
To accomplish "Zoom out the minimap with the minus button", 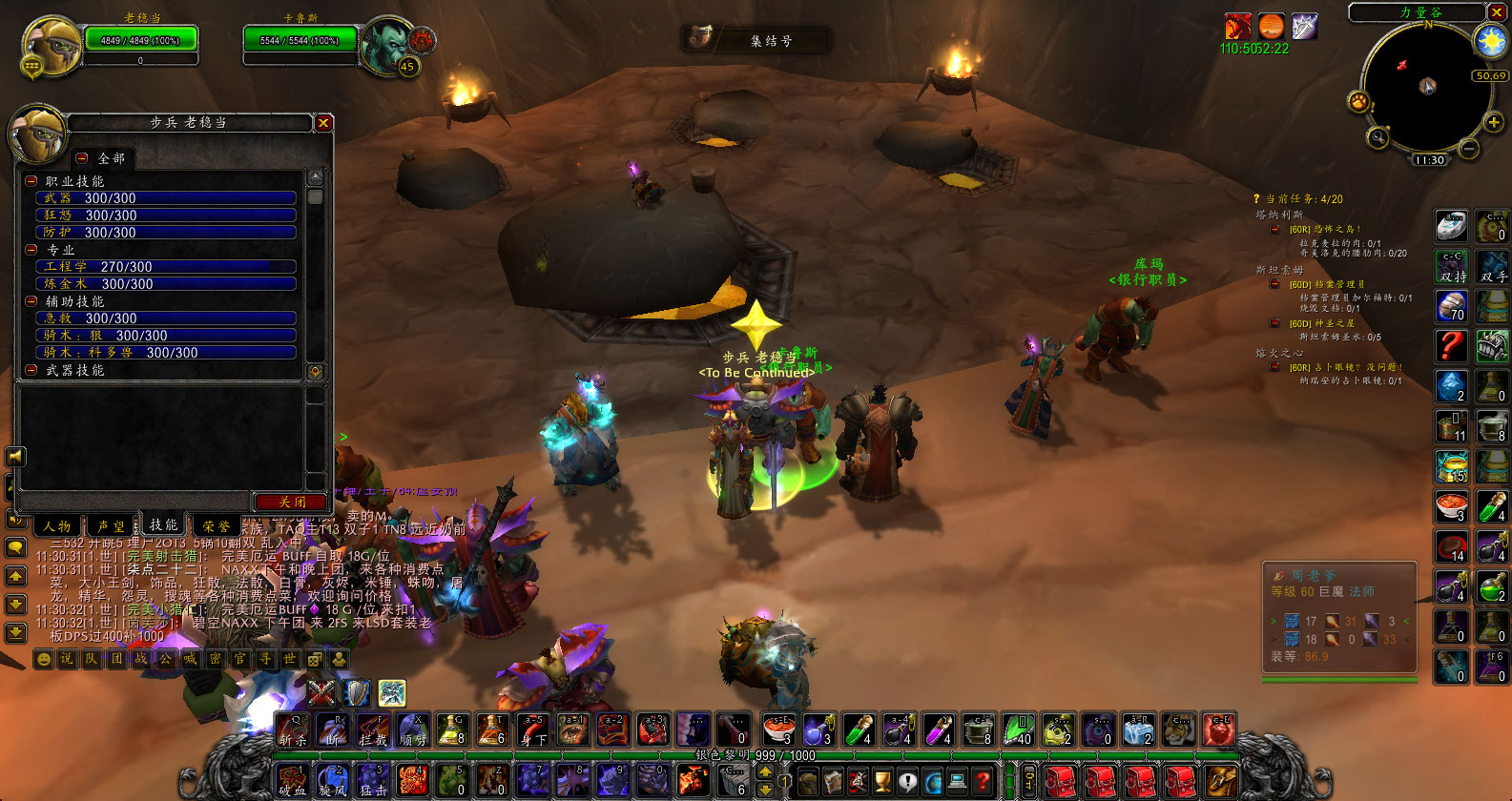I will [1469, 149].
